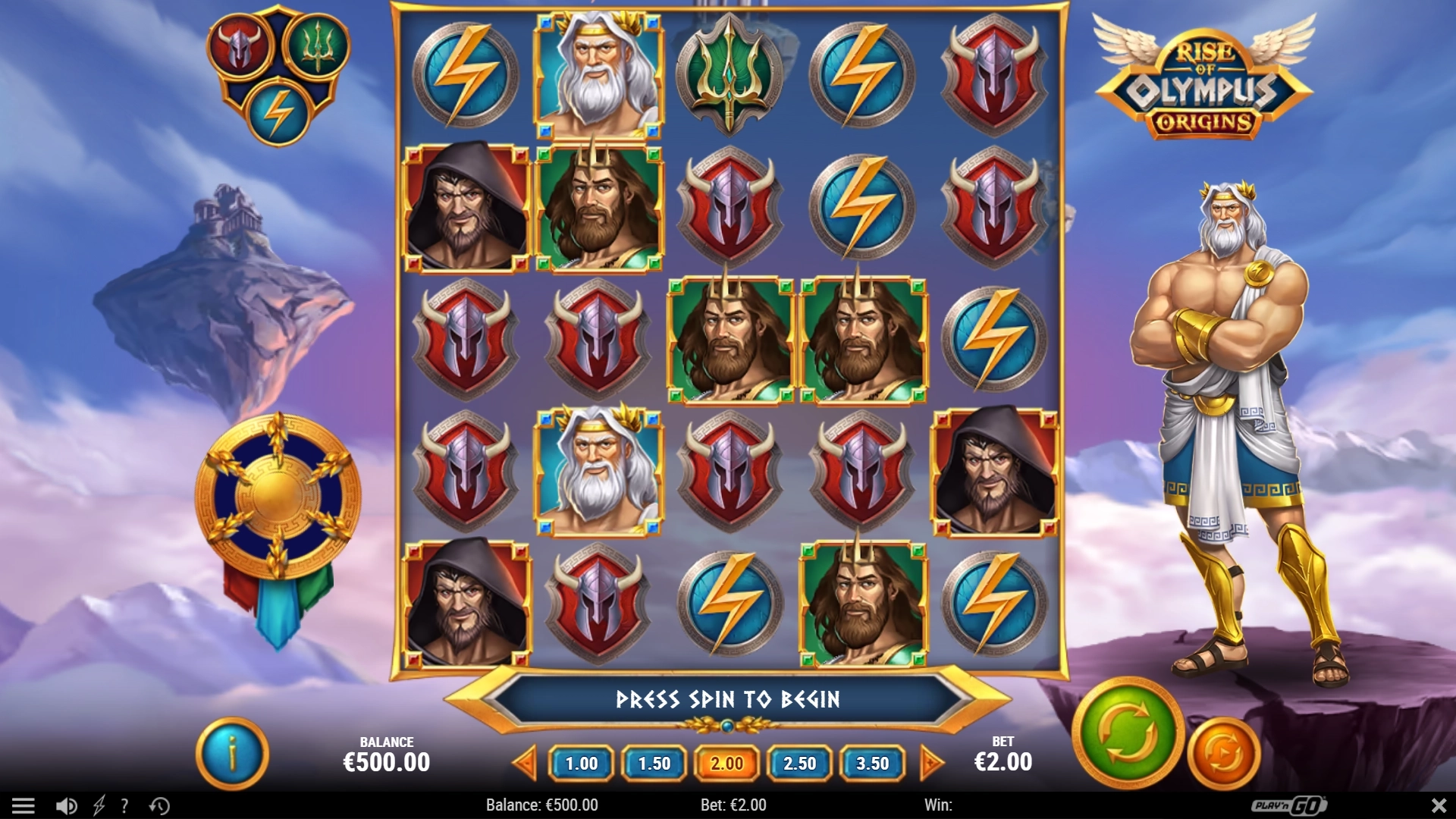Close the game with the X
This screenshot has height=819, width=1456.
pyautogui.click(x=1438, y=805)
